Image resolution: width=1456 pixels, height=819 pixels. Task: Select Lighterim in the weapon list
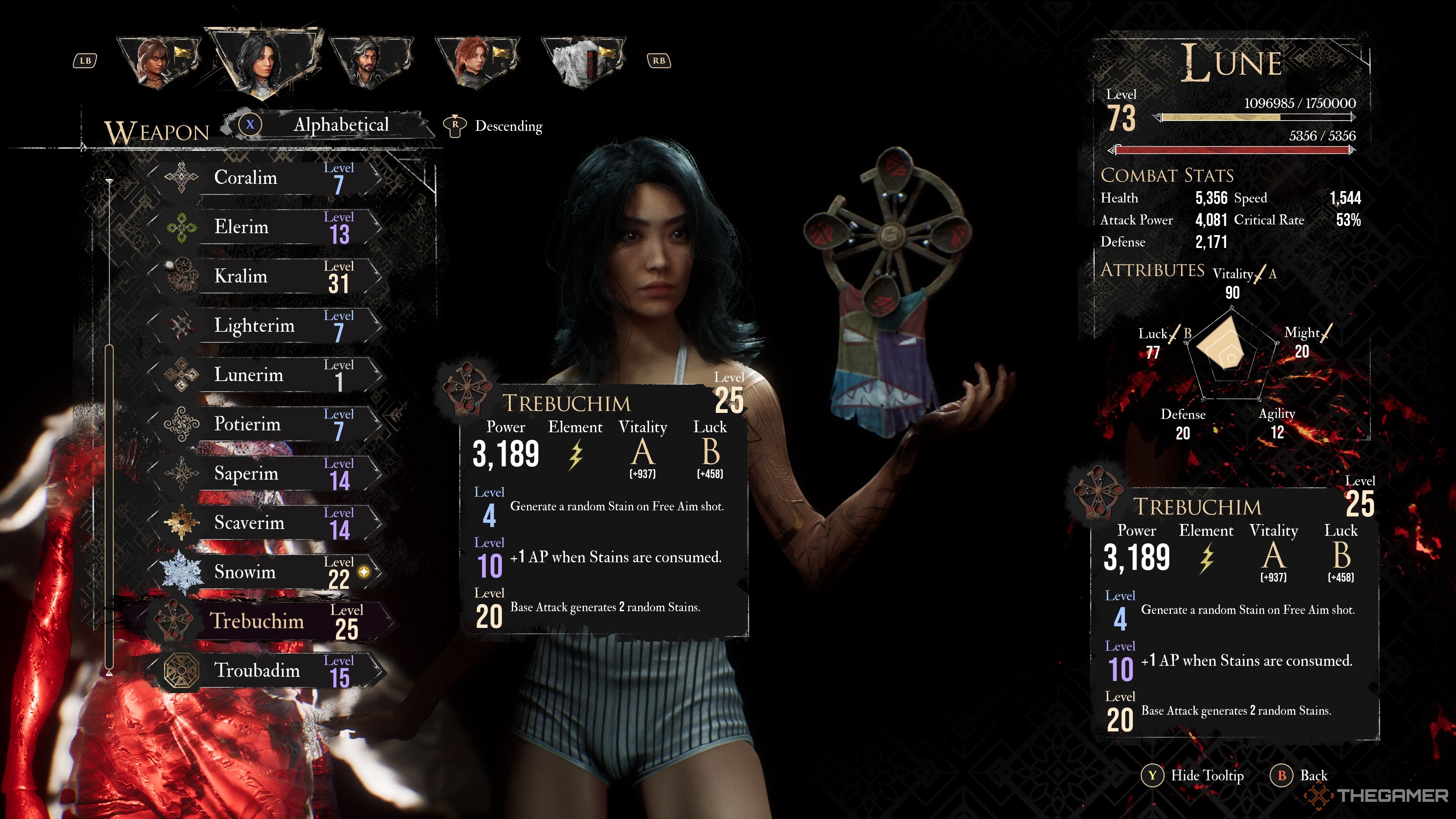tap(266, 326)
